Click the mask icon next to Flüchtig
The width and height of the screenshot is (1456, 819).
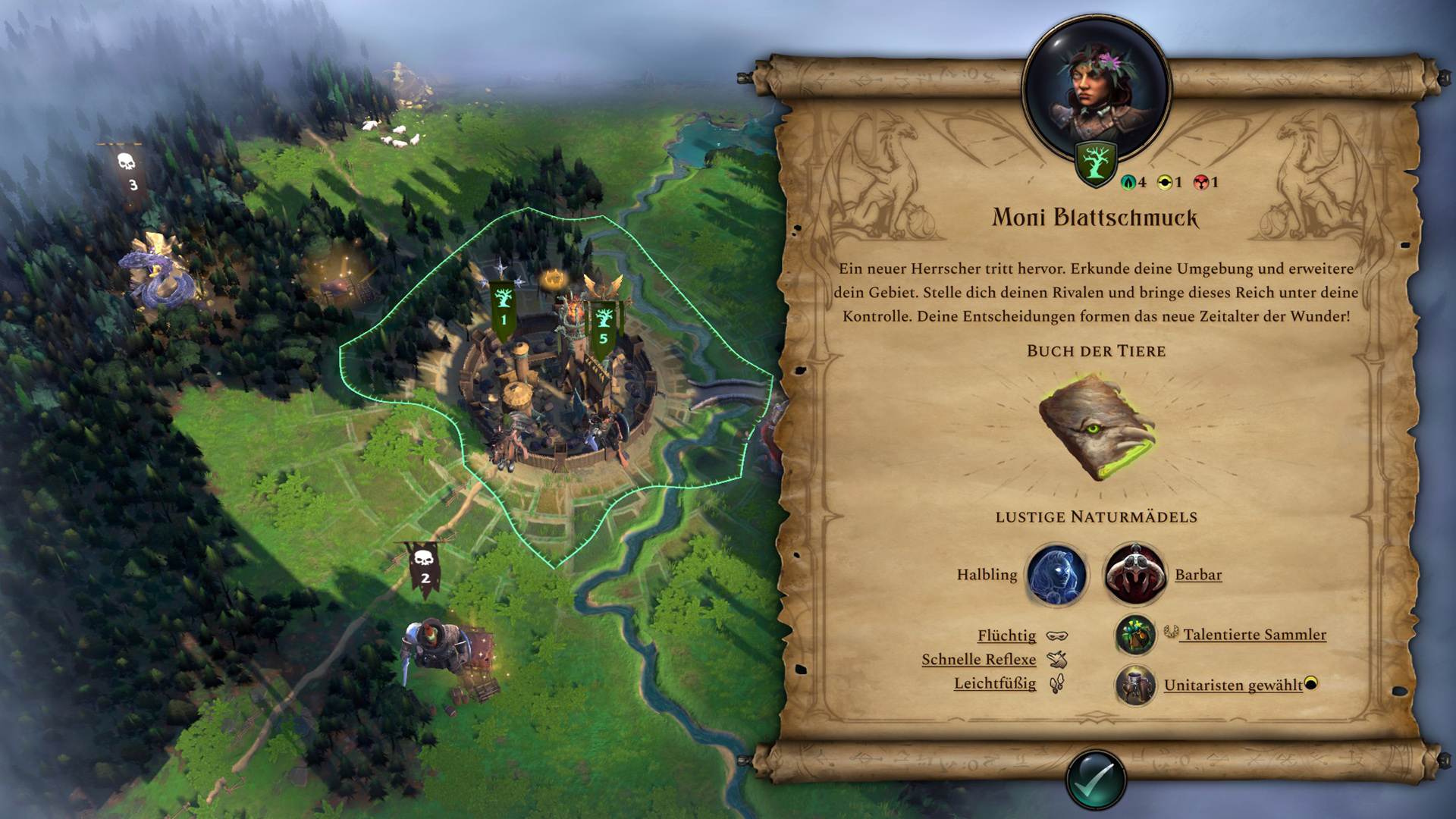click(1059, 635)
